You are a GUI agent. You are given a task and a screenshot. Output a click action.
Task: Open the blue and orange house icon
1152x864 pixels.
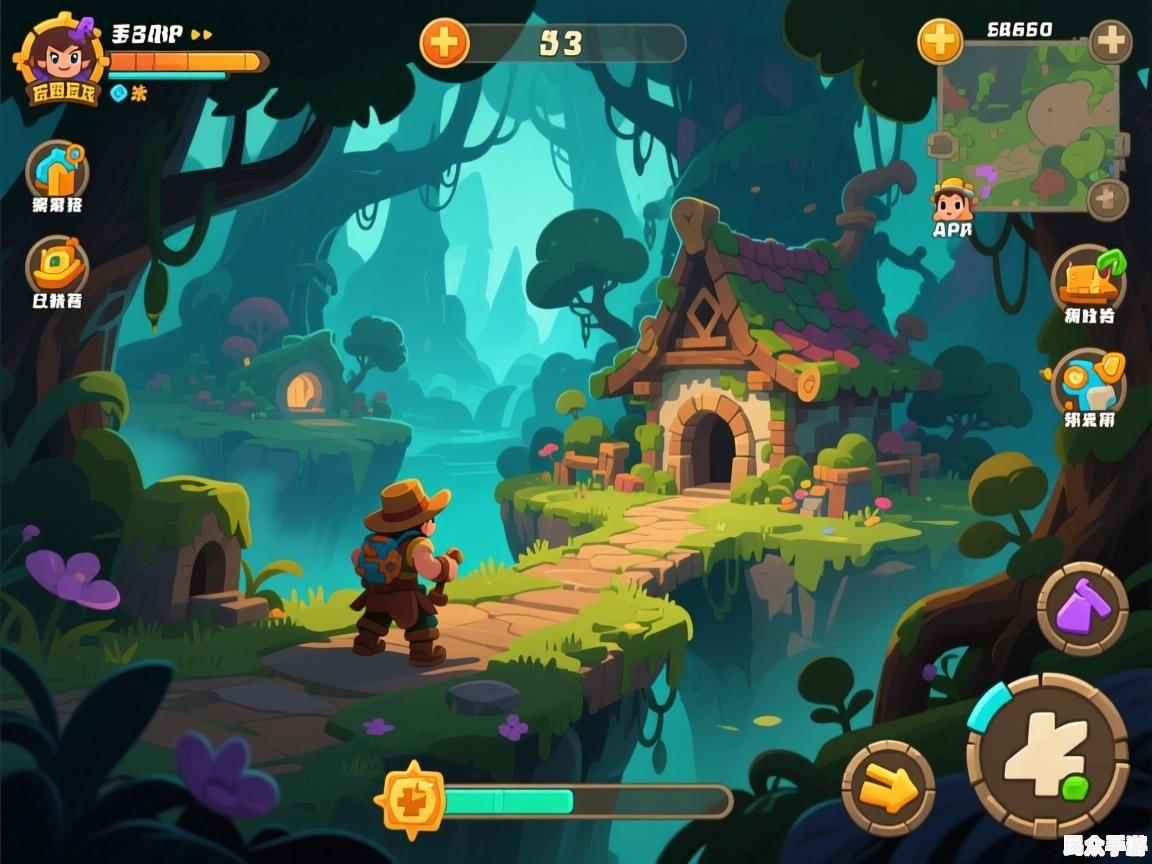(57, 171)
